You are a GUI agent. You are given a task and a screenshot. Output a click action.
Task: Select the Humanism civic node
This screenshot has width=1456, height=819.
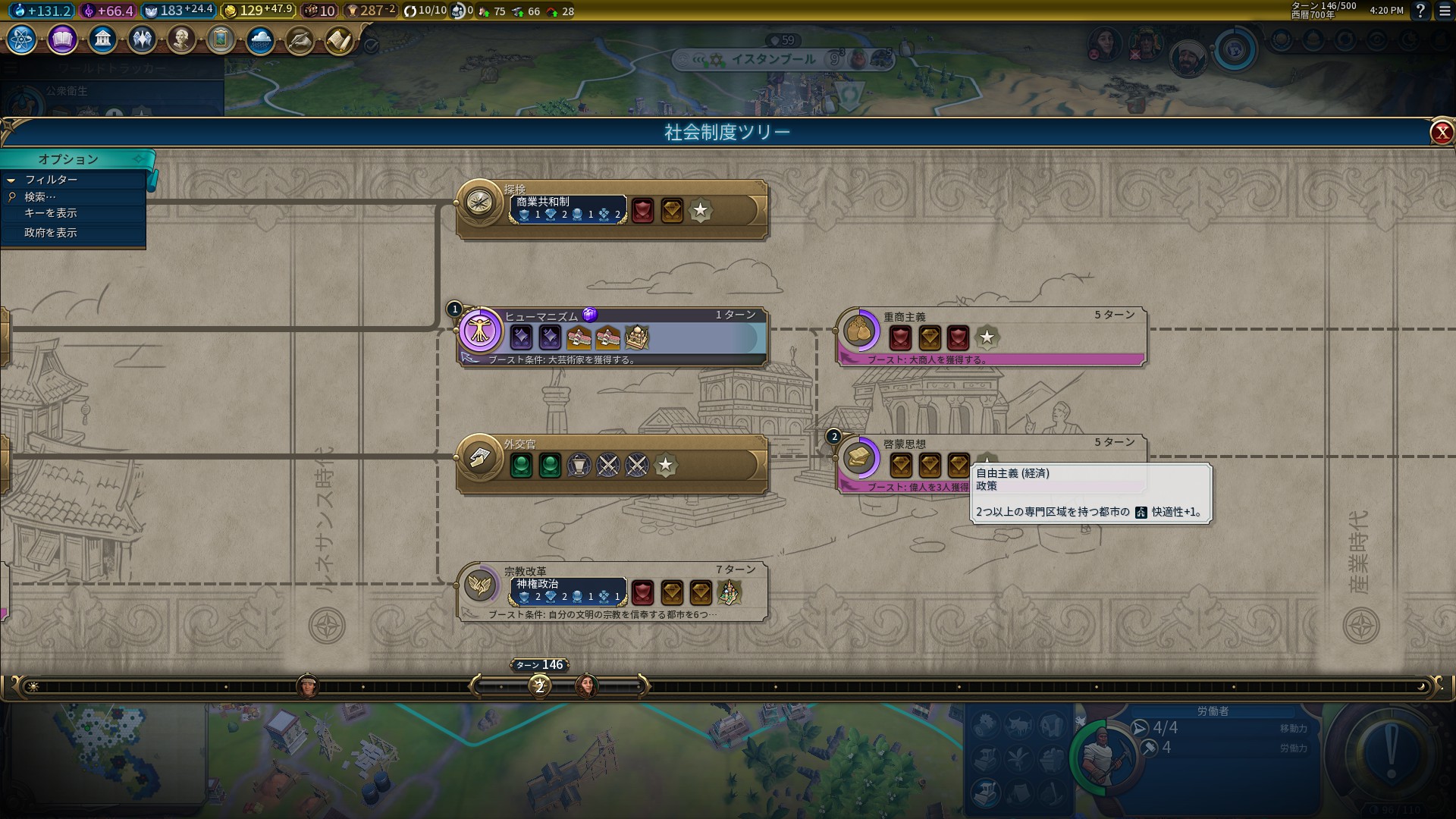tap(481, 331)
